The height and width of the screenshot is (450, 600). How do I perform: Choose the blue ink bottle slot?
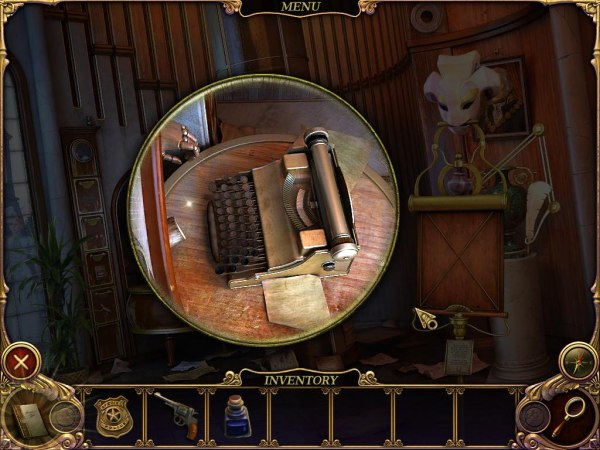[x=238, y=415]
